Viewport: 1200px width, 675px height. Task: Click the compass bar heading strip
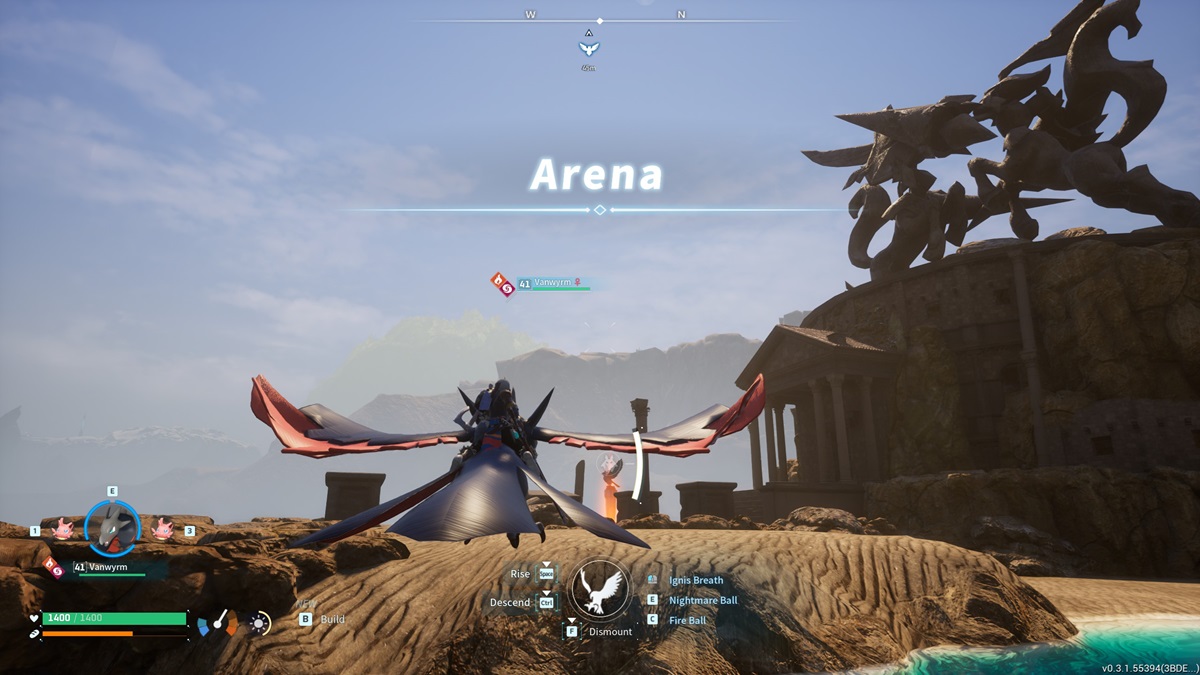pos(600,19)
